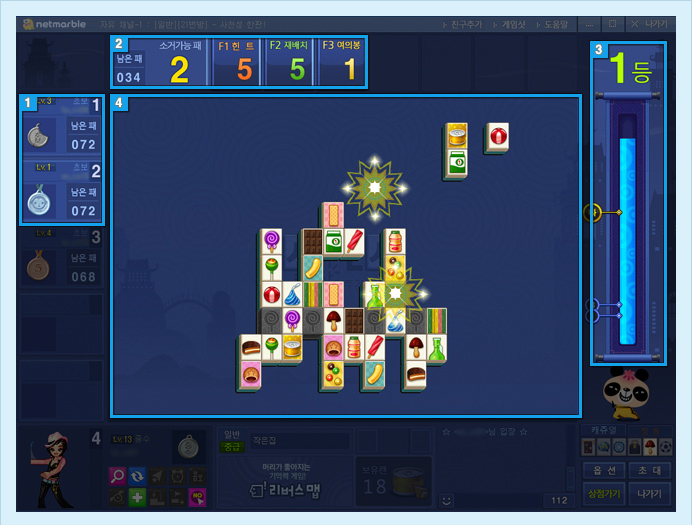Leave the room with the bottom 나가기 button
The width and height of the screenshot is (692, 525).
click(650, 494)
